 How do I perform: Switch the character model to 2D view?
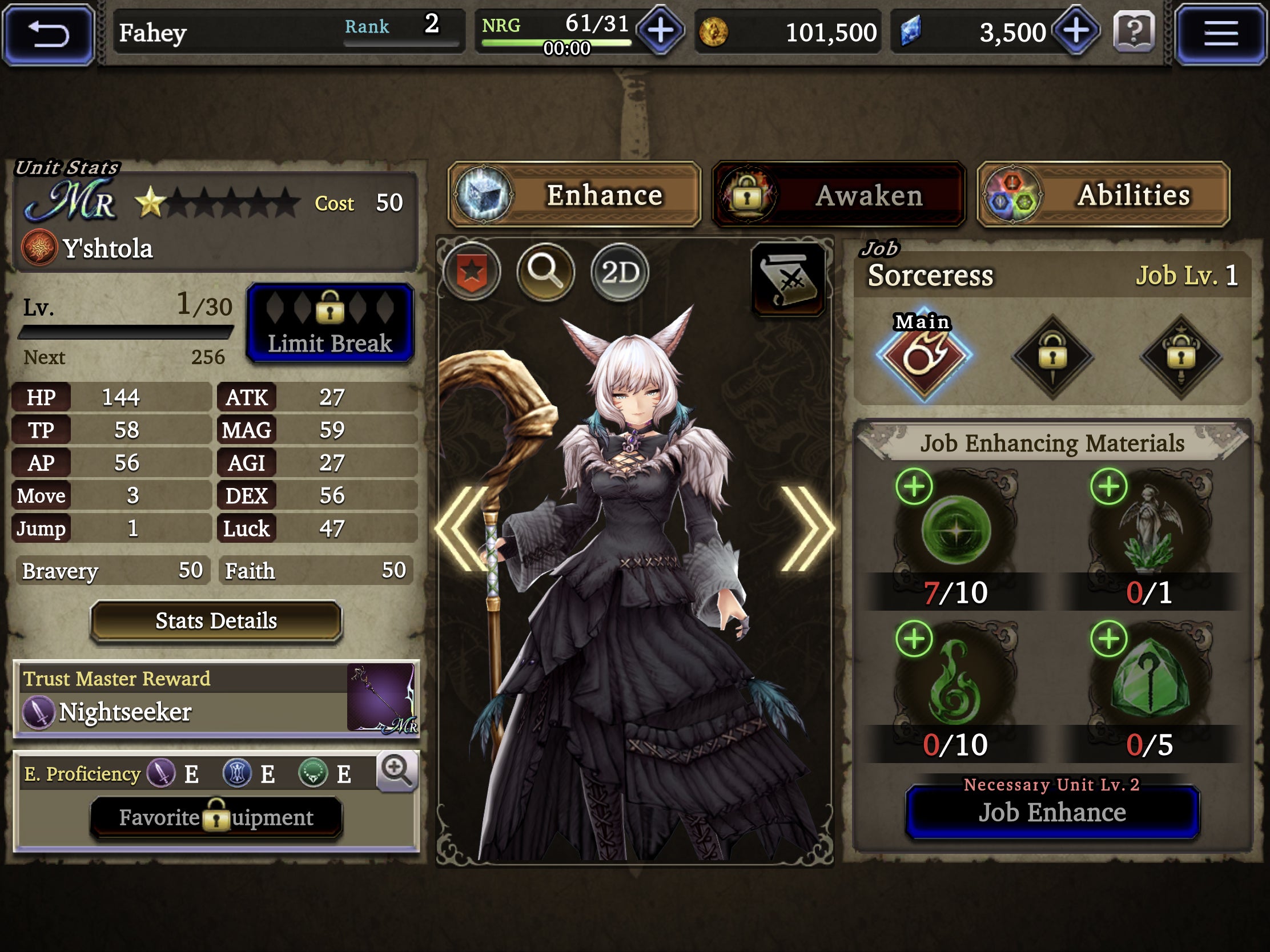619,273
